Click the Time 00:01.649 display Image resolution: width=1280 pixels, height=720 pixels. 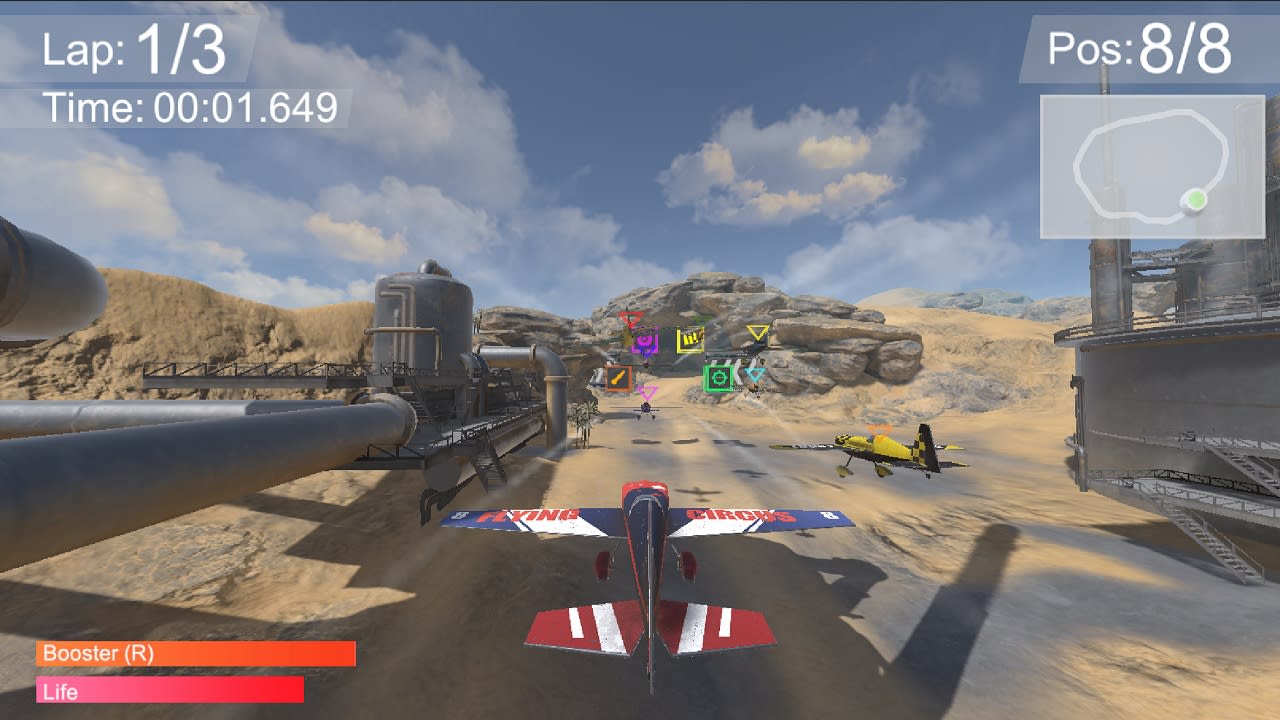[185, 103]
